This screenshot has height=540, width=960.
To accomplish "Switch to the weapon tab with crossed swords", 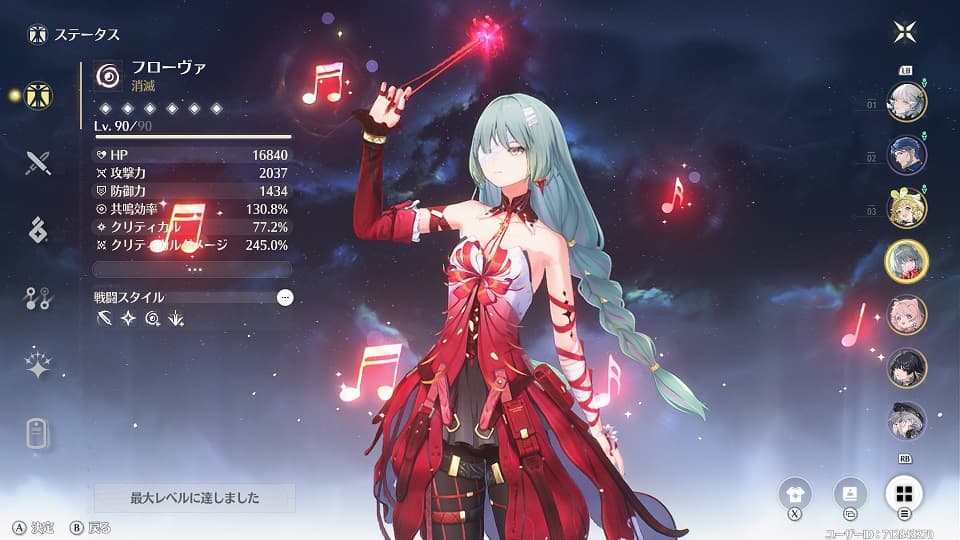I will click(x=39, y=162).
